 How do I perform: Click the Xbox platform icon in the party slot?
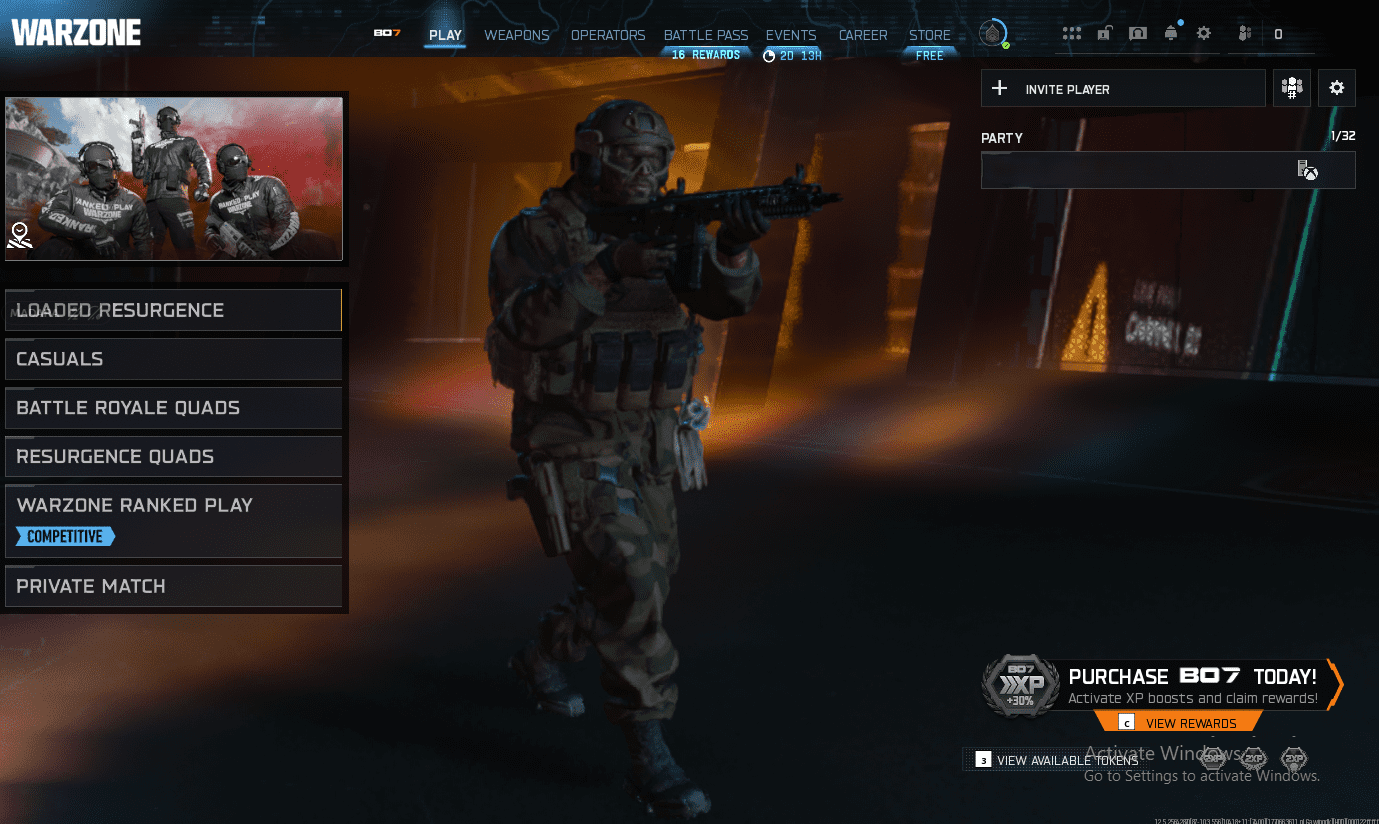coord(1308,170)
